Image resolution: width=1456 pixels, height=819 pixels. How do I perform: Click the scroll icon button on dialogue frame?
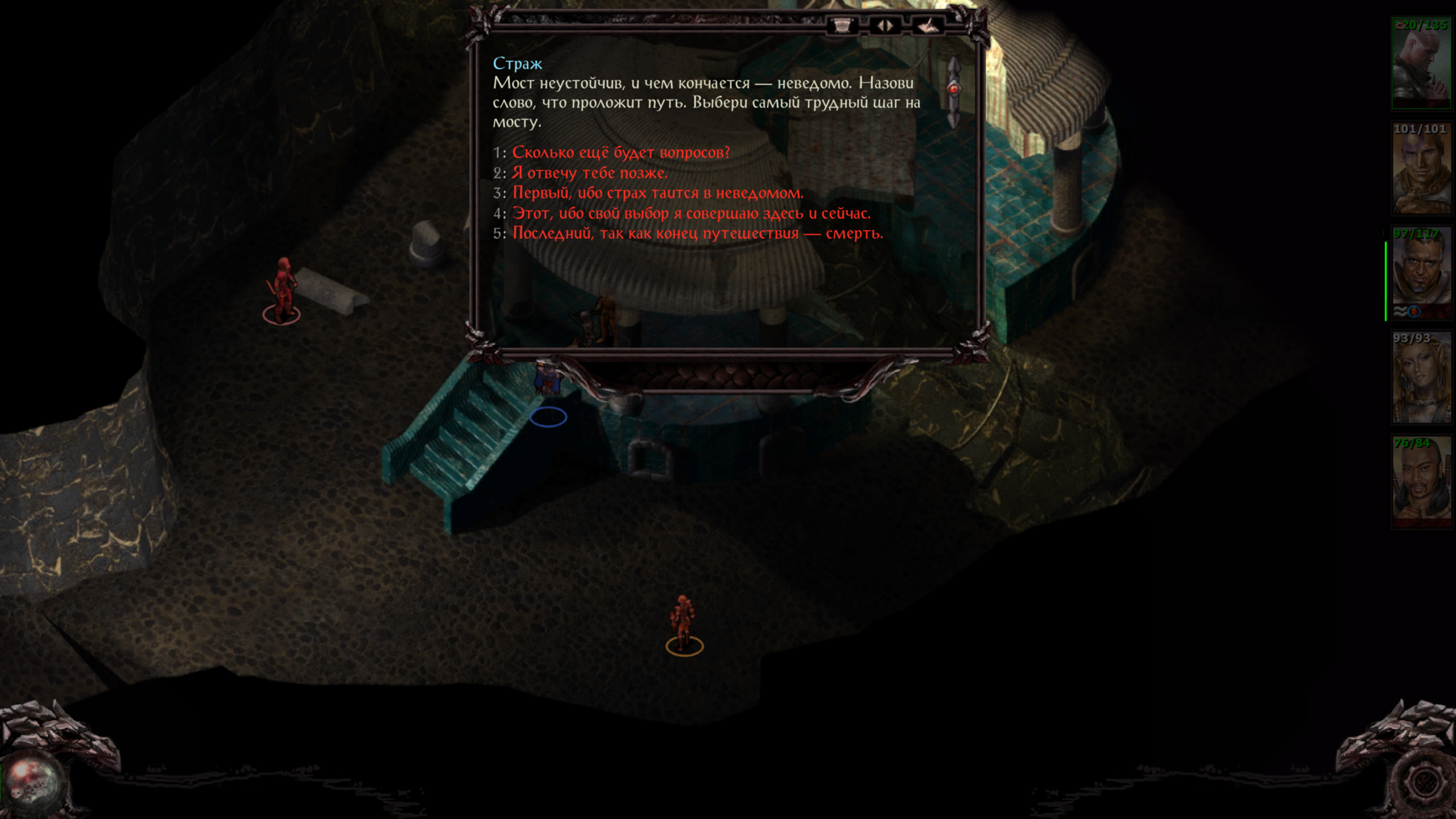[842, 26]
